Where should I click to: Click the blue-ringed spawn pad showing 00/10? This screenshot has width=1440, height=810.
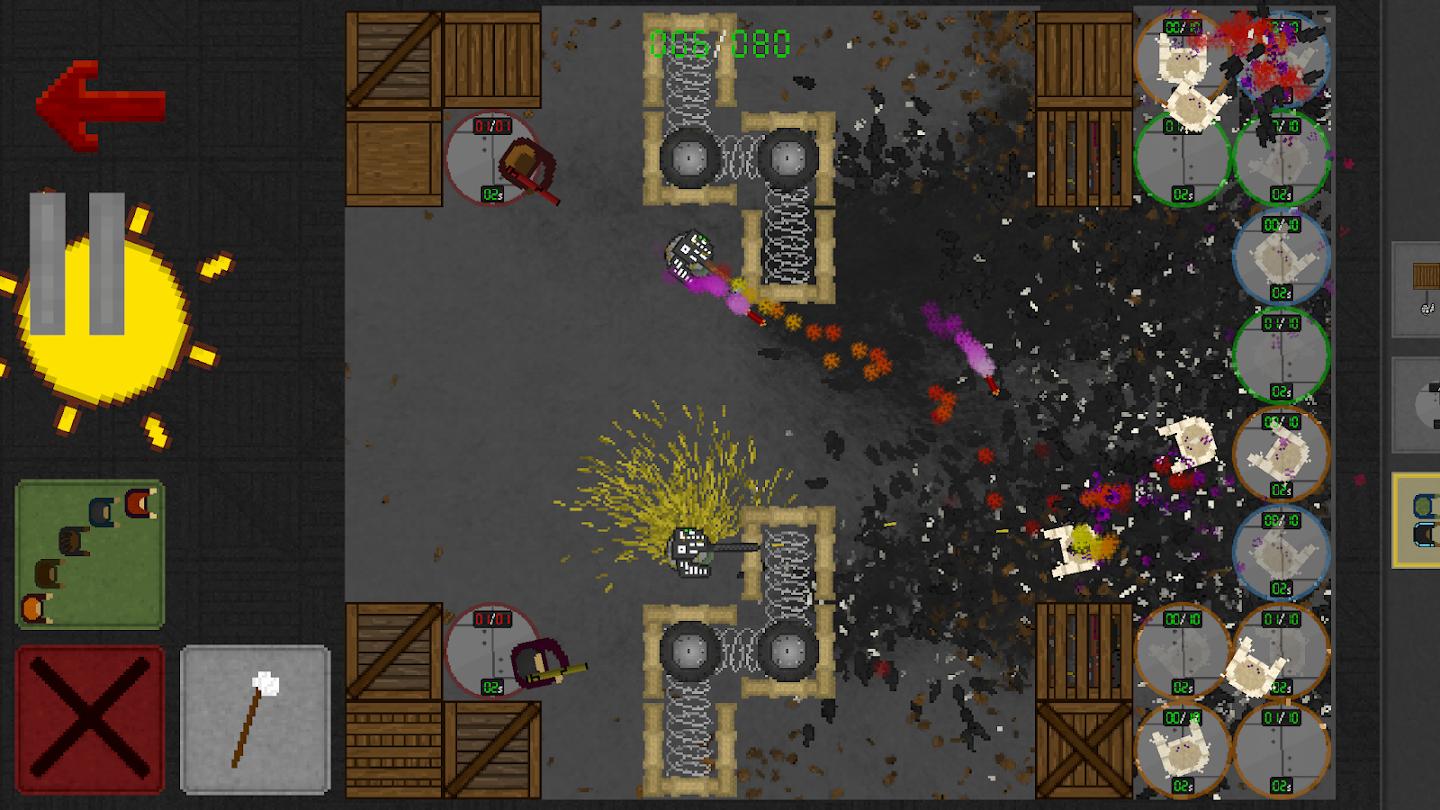(x=1283, y=255)
